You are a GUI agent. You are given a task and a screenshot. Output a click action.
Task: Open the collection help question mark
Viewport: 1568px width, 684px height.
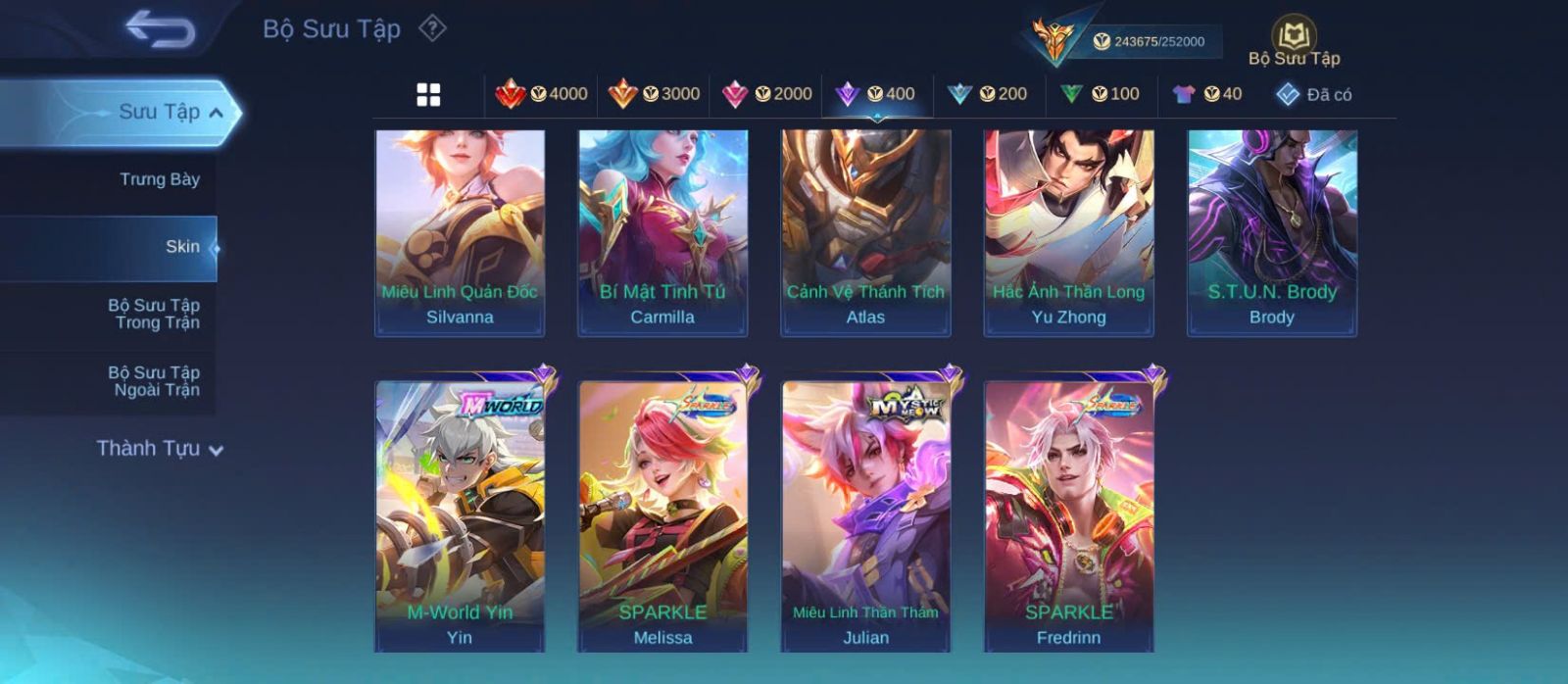[x=432, y=28]
